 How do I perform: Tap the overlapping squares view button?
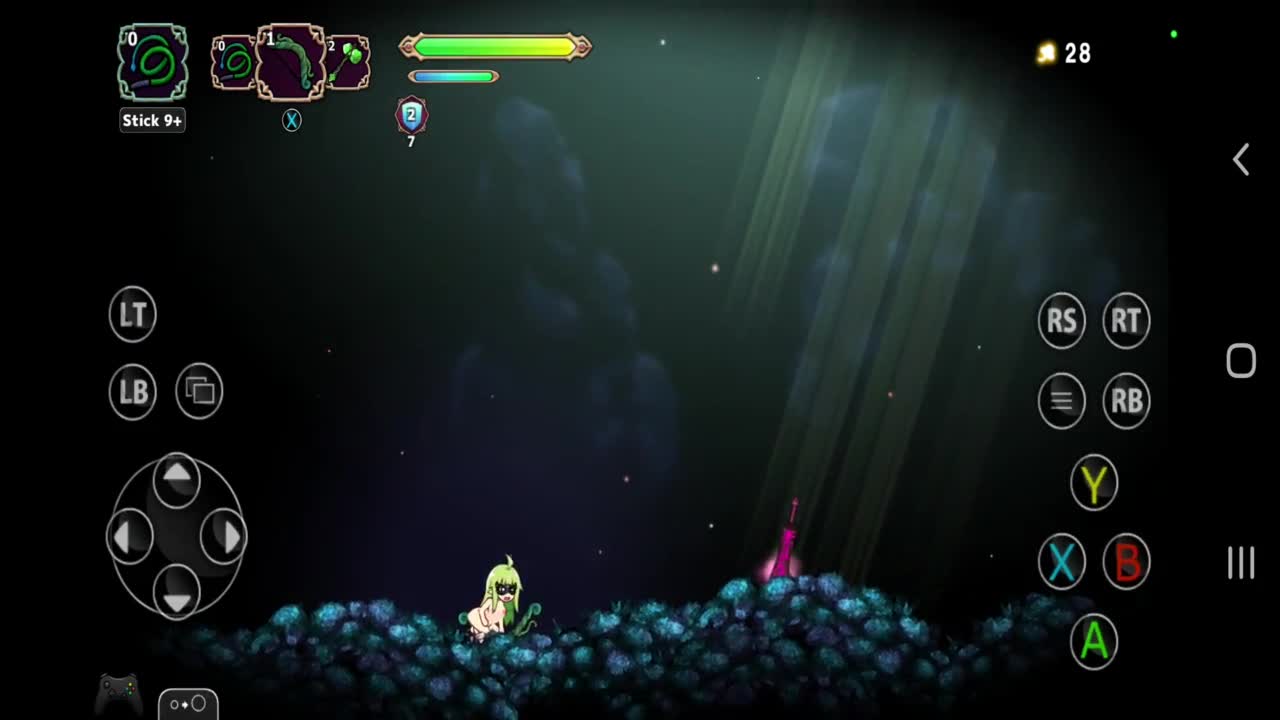(x=199, y=391)
